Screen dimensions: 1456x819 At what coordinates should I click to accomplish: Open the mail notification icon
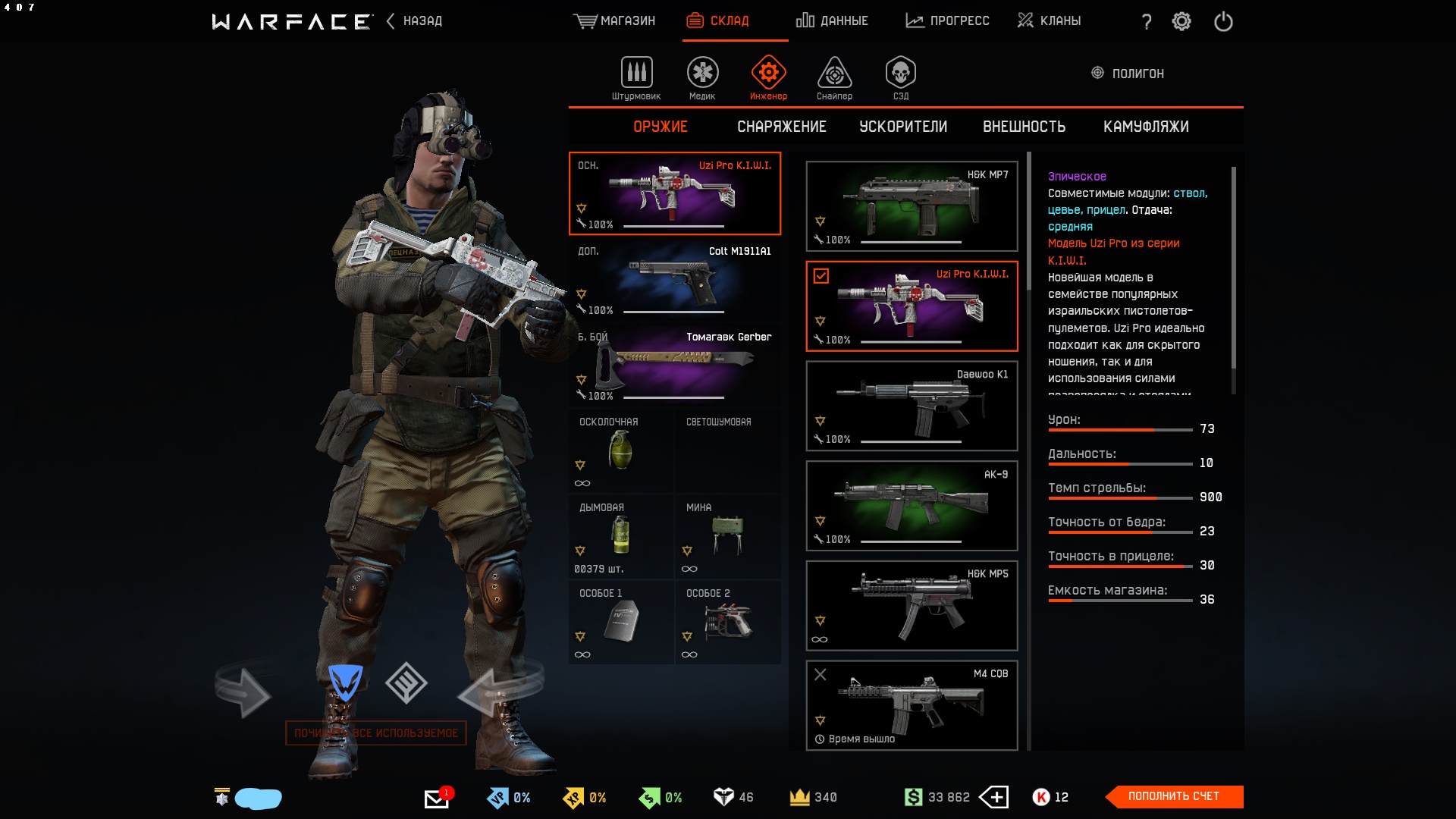[437, 797]
